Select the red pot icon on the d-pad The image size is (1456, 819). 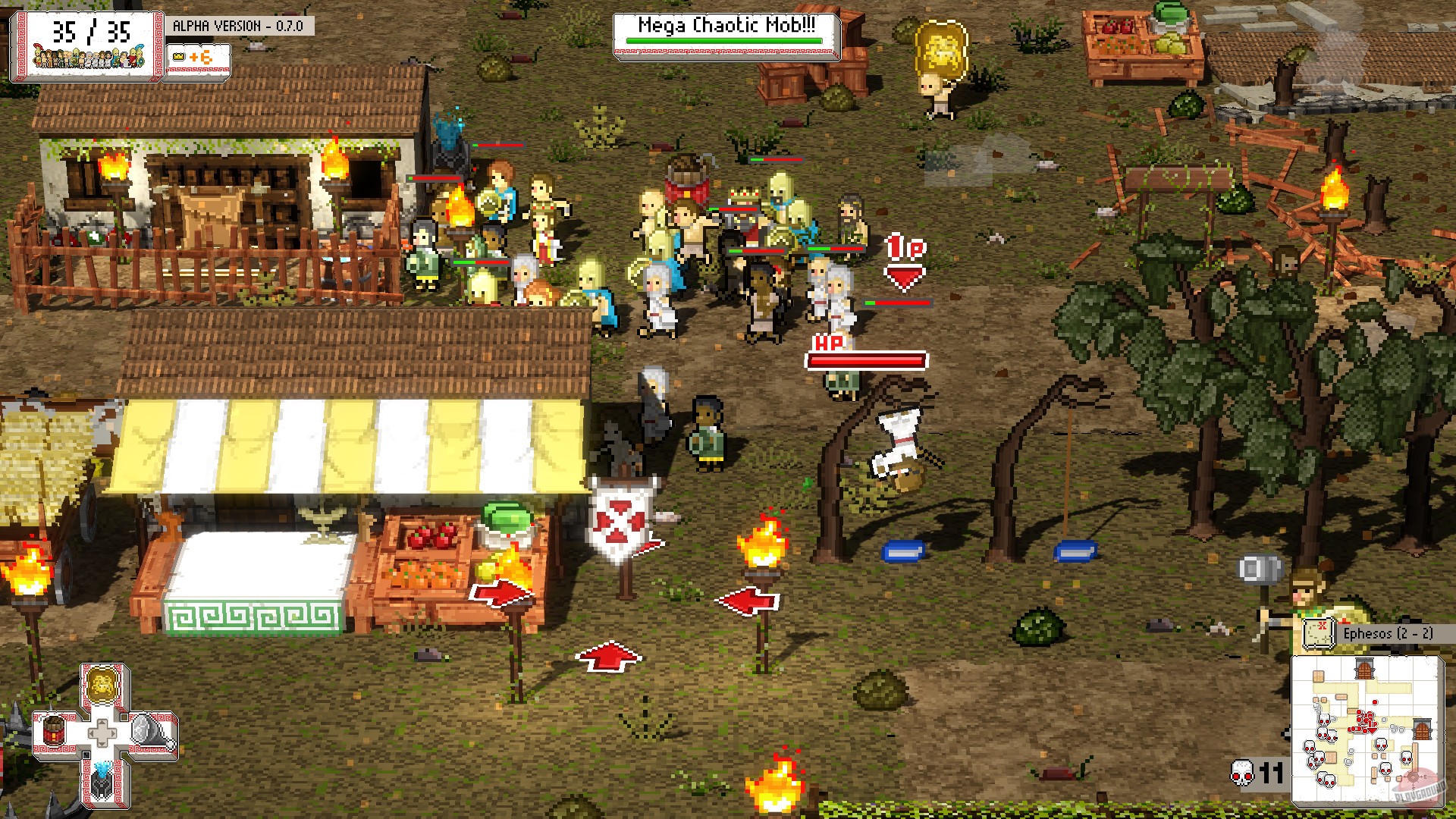[54, 730]
